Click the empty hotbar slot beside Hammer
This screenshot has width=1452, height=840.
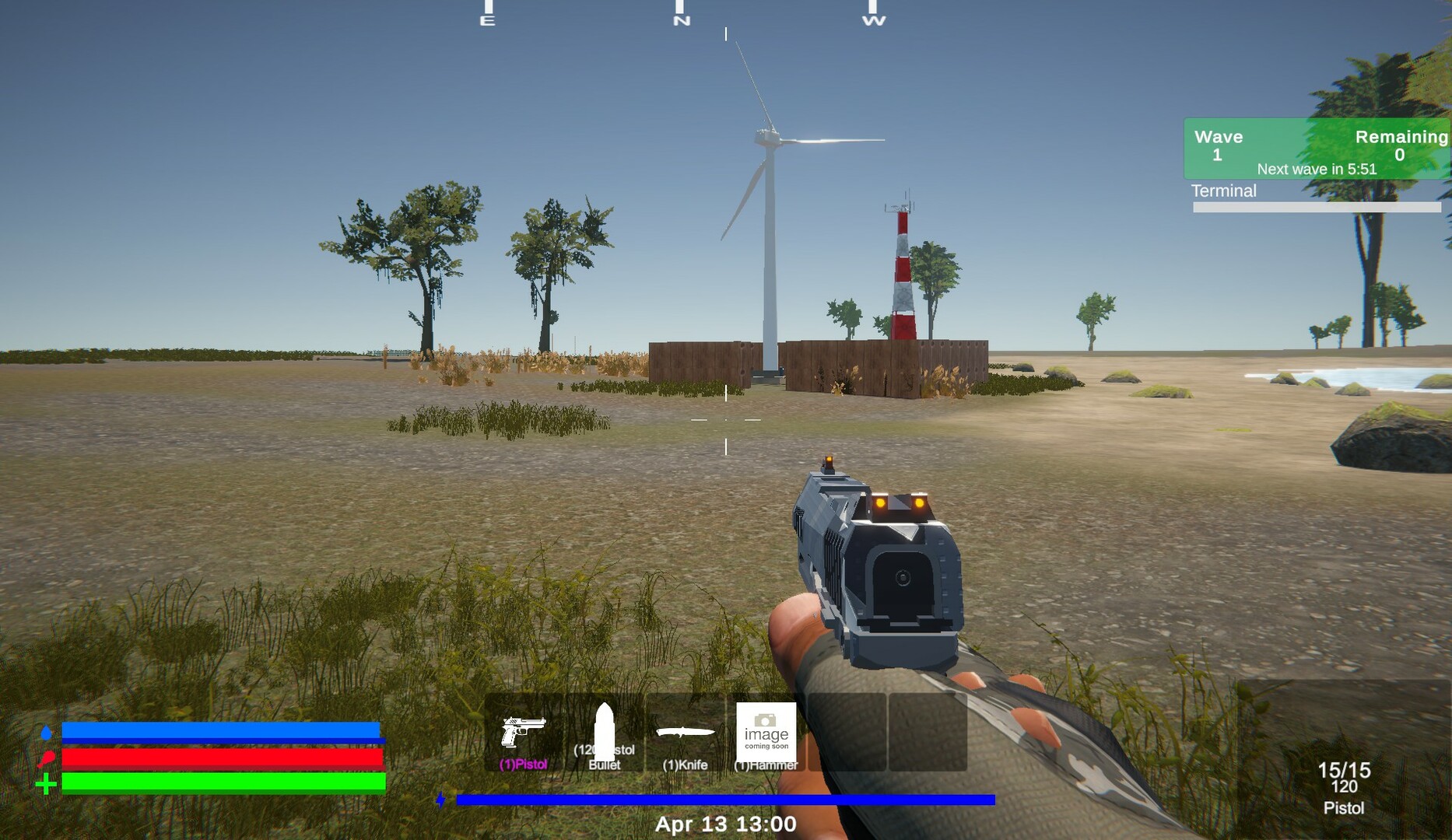[x=846, y=731]
